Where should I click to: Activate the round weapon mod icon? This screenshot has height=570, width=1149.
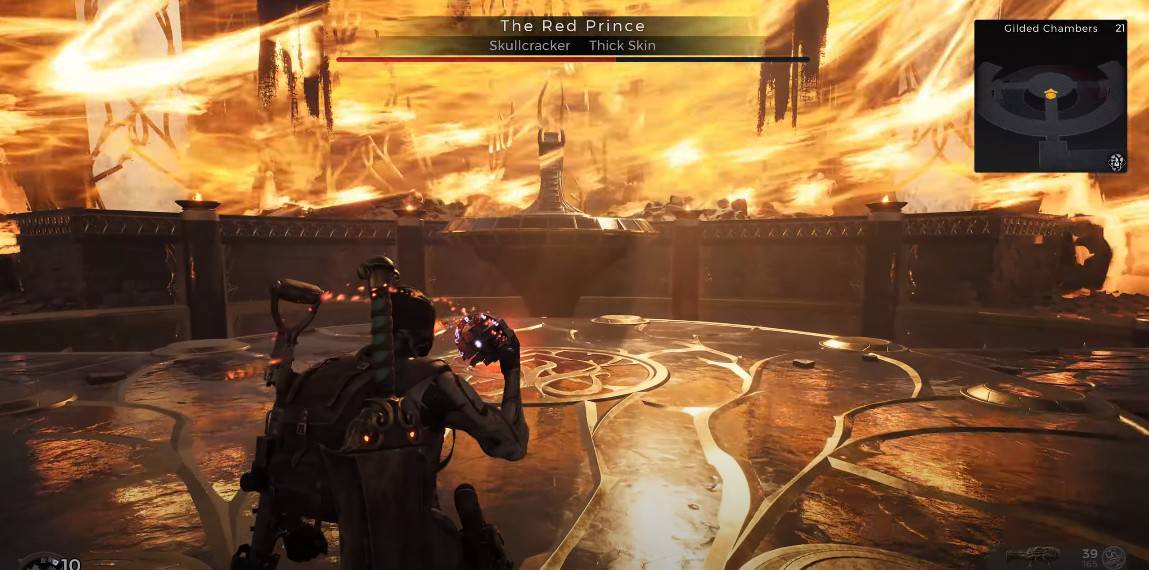pos(1114,557)
